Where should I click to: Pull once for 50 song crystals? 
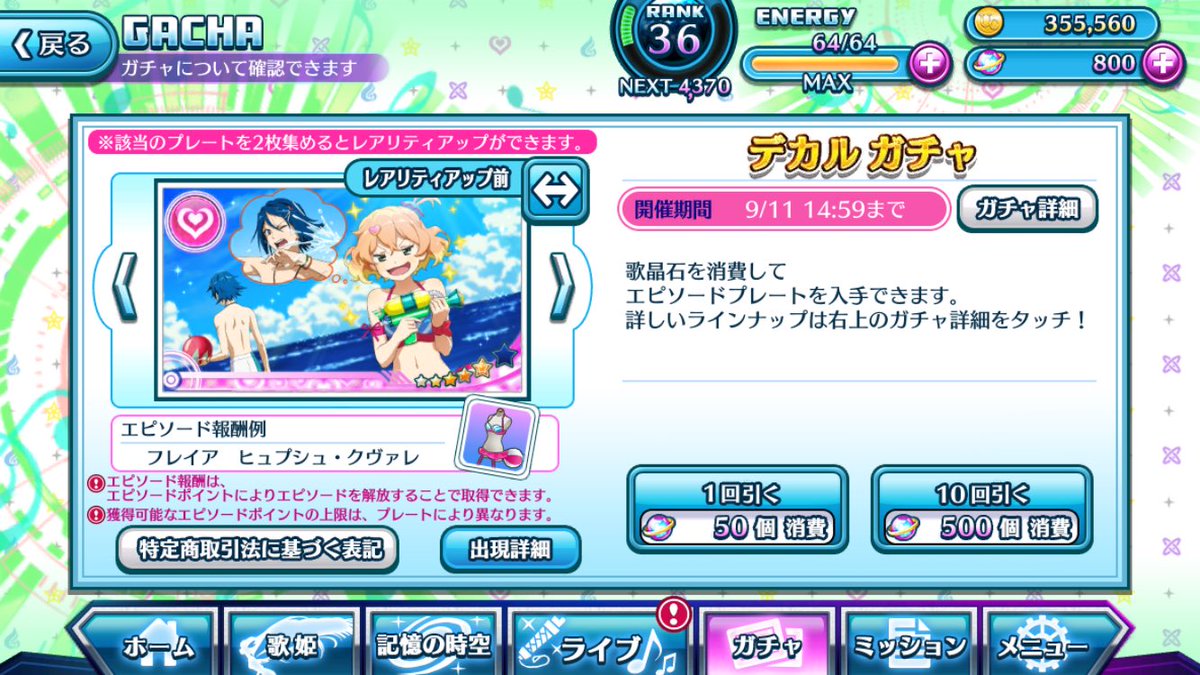[737, 508]
